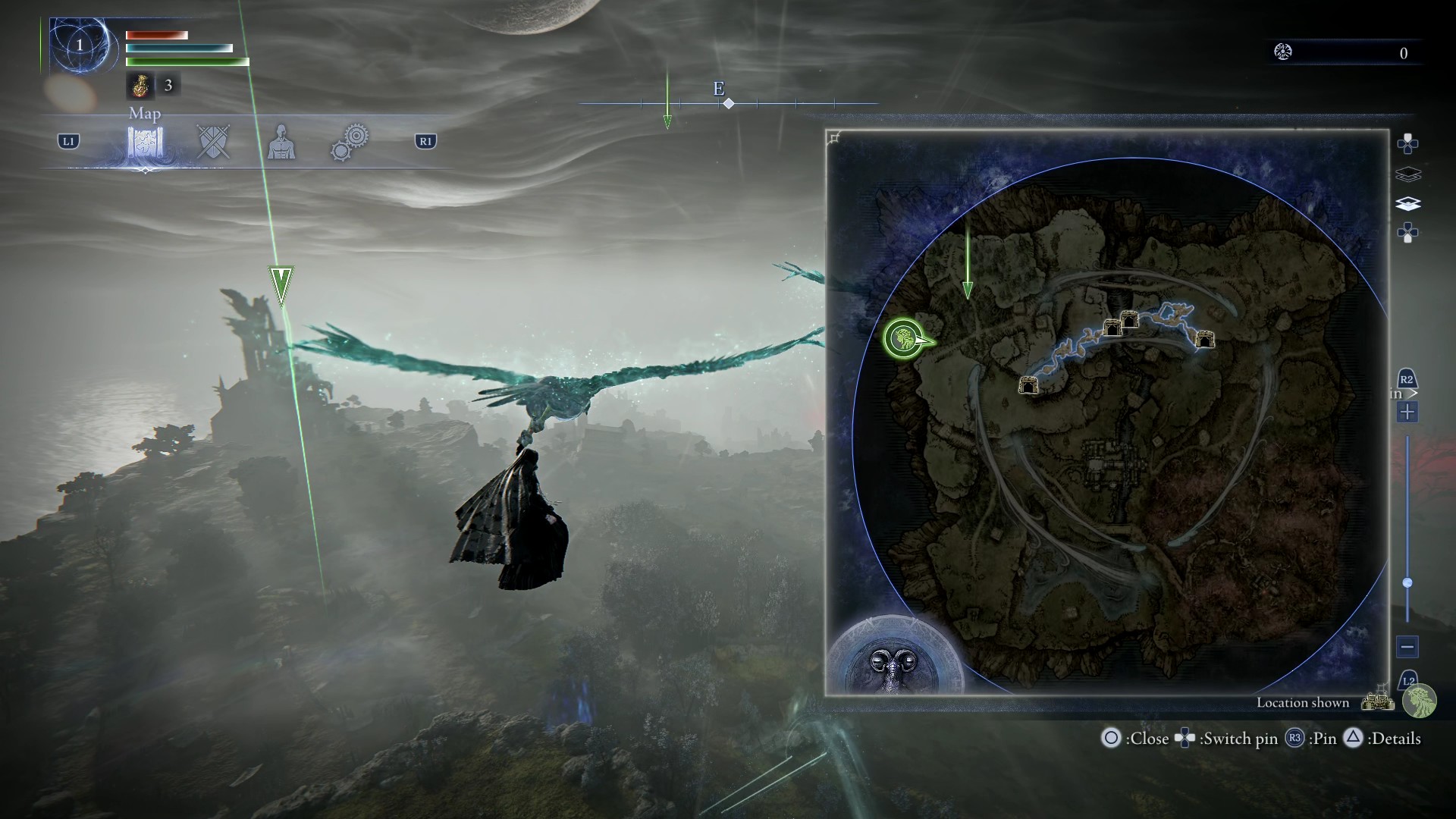Open the gears settings tab
1456x819 pixels.
[x=350, y=142]
